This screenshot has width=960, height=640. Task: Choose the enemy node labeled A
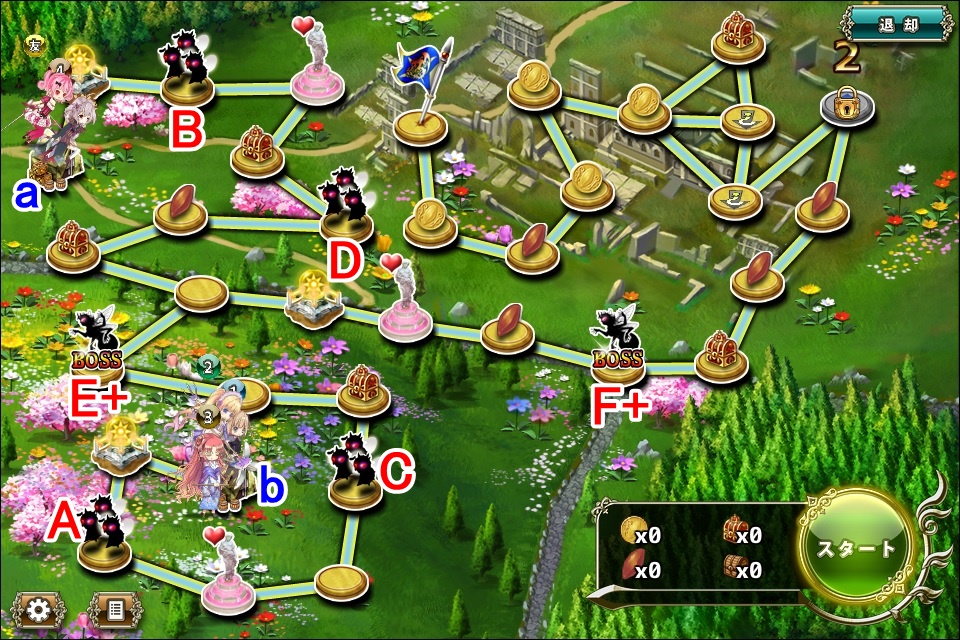(x=106, y=535)
